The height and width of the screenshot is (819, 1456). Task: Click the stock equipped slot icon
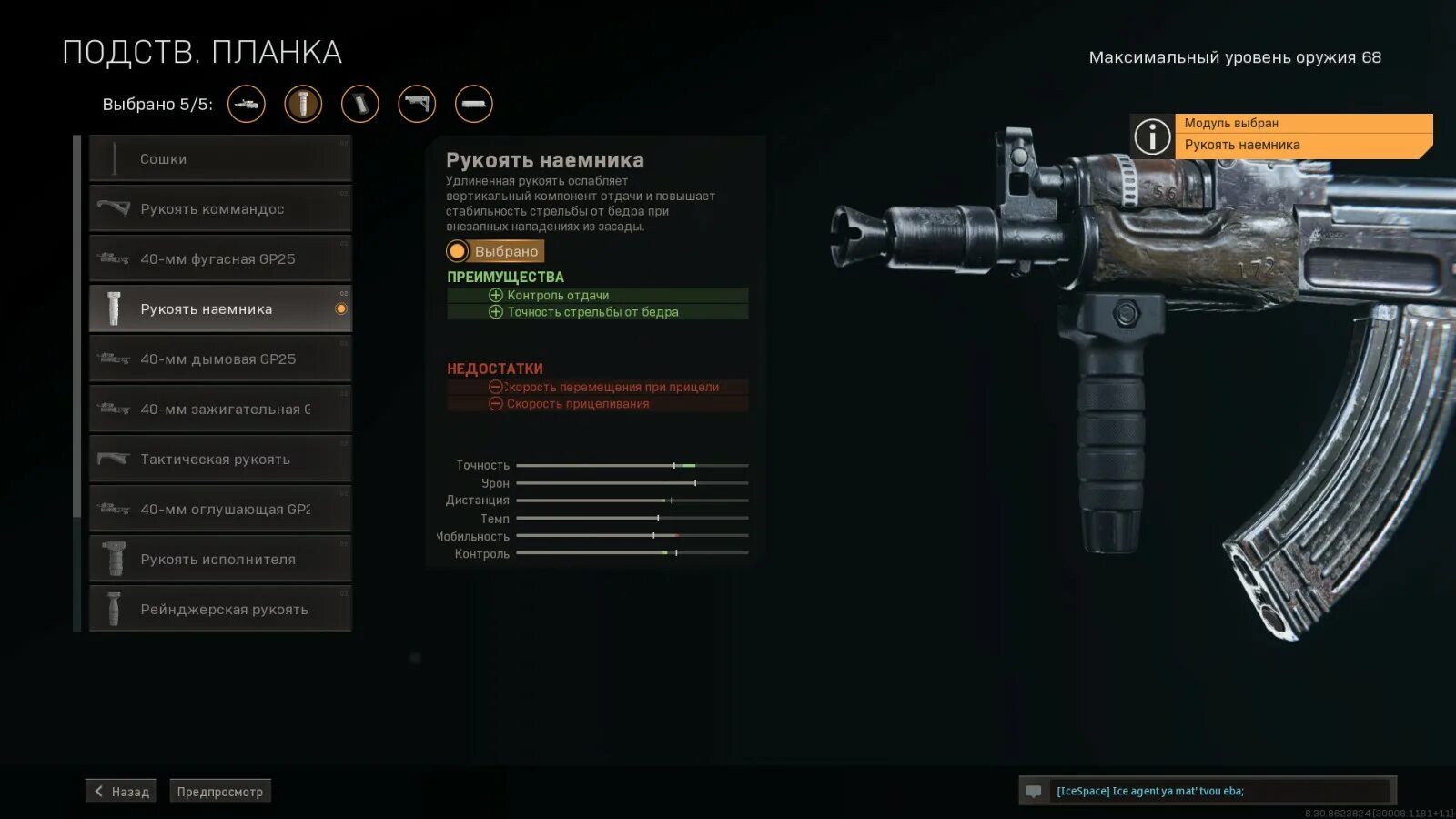coord(417,104)
